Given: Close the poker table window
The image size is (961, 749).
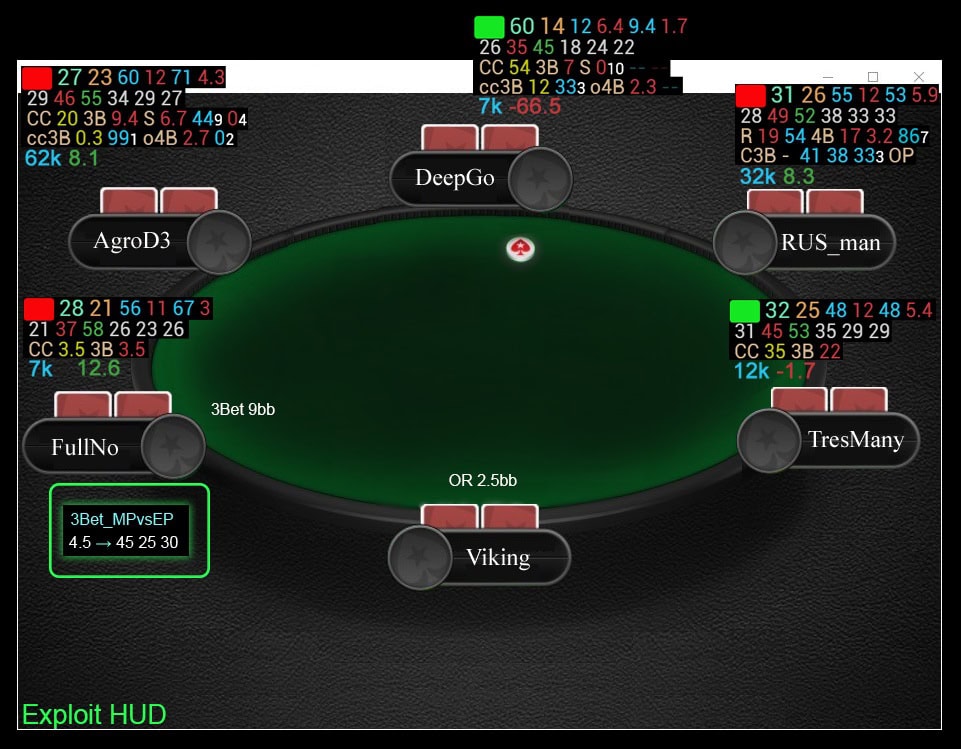Looking at the screenshot, I should [x=919, y=77].
